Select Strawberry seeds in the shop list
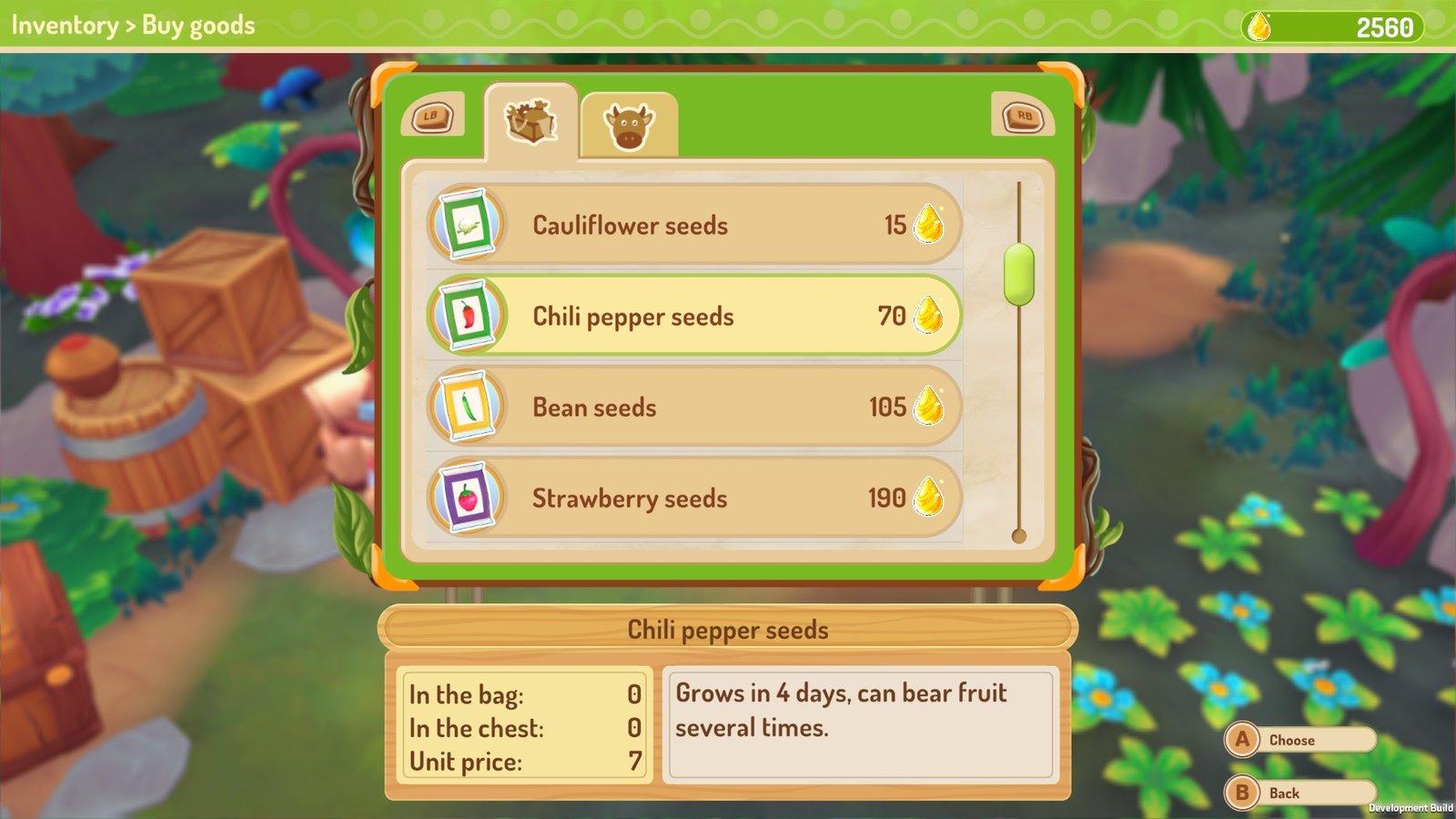The width and height of the screenshot is (1456, 819). (693, 498)
